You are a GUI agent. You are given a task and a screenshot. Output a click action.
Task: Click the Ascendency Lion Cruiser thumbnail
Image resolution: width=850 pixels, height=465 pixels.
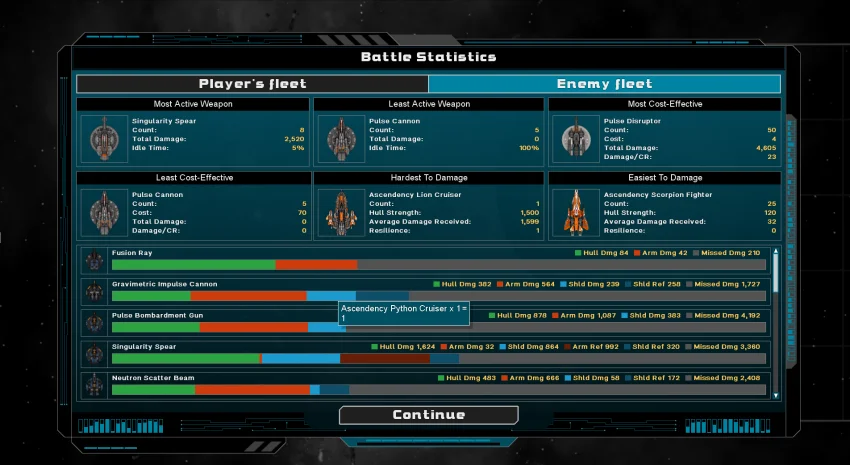tap(339, 212)
